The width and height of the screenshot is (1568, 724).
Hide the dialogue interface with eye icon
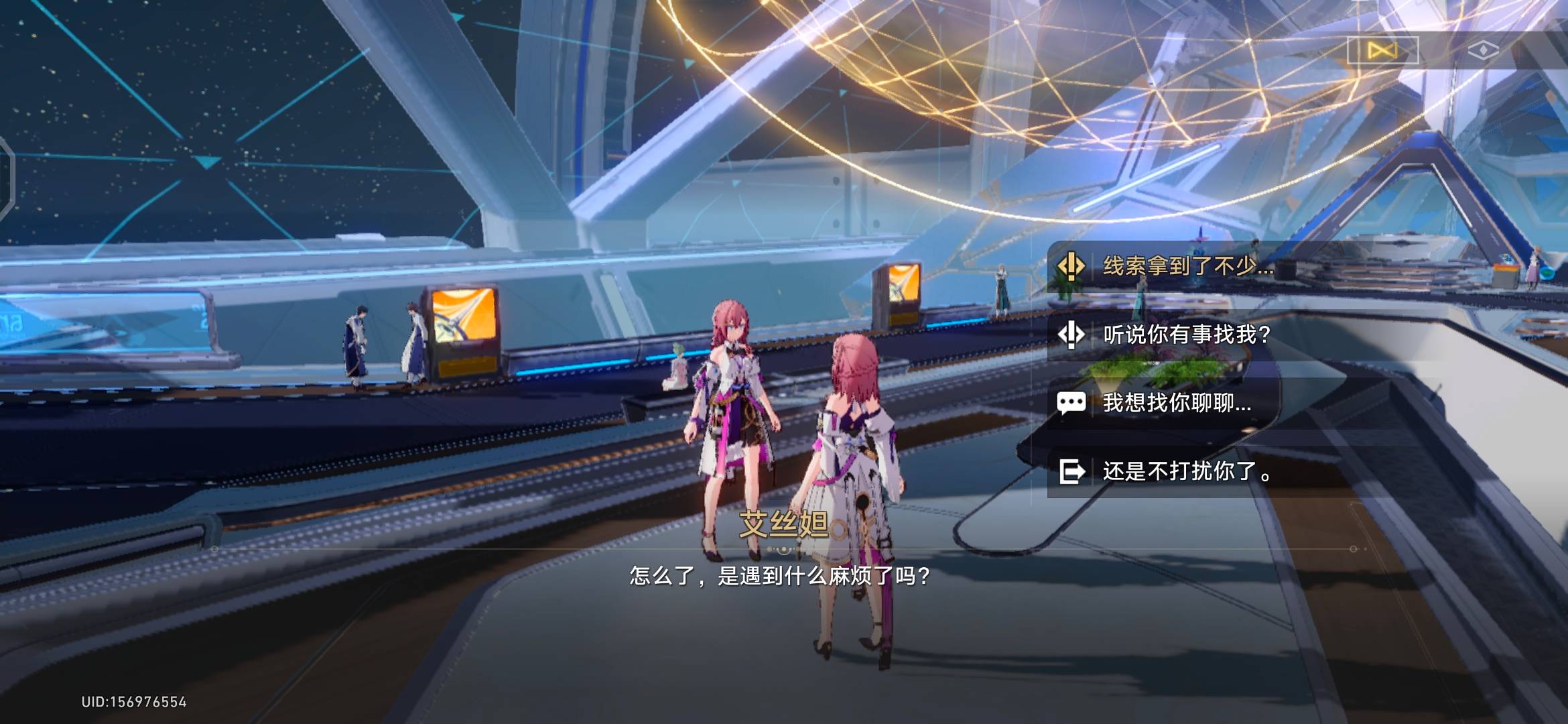coord(1483,50)
